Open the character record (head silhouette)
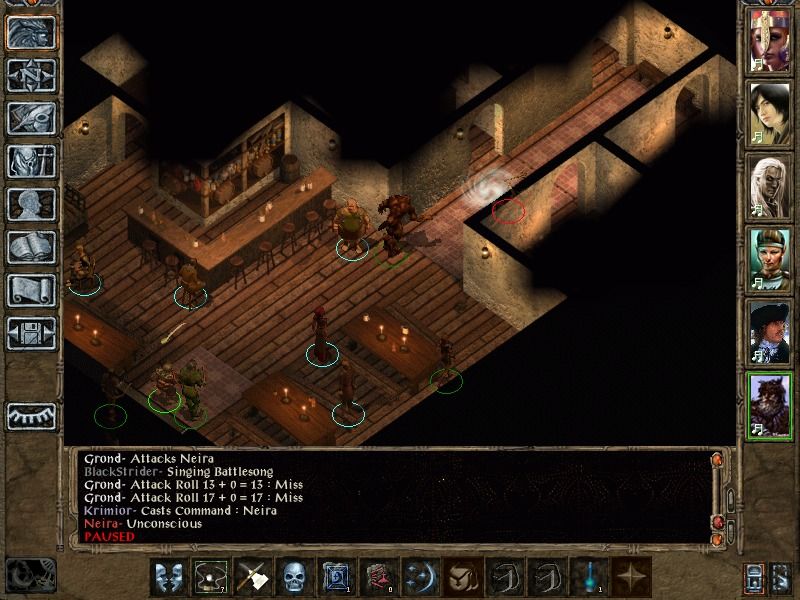800x600 pixels. coord(31,204)
